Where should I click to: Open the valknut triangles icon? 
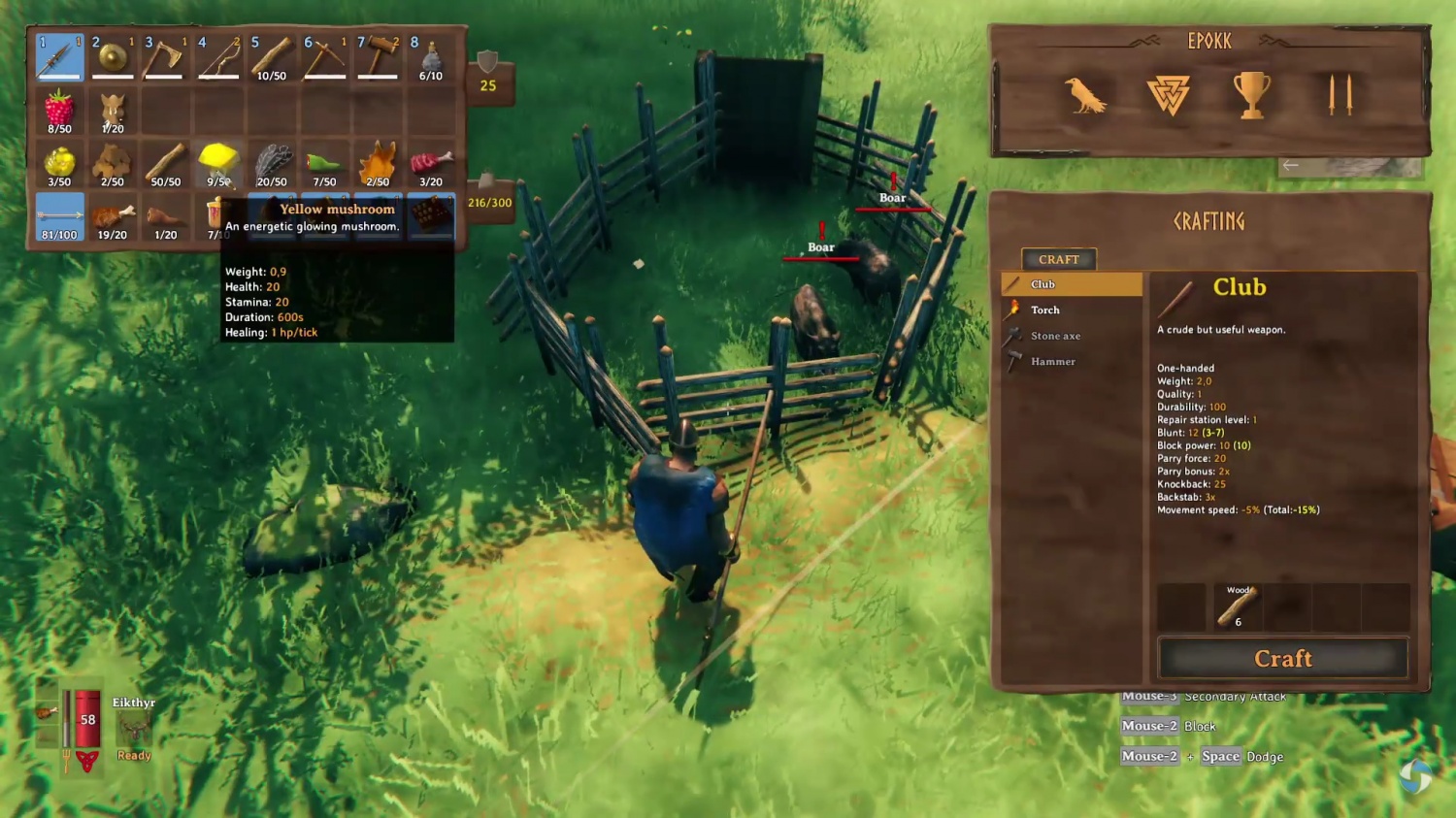1168,96
